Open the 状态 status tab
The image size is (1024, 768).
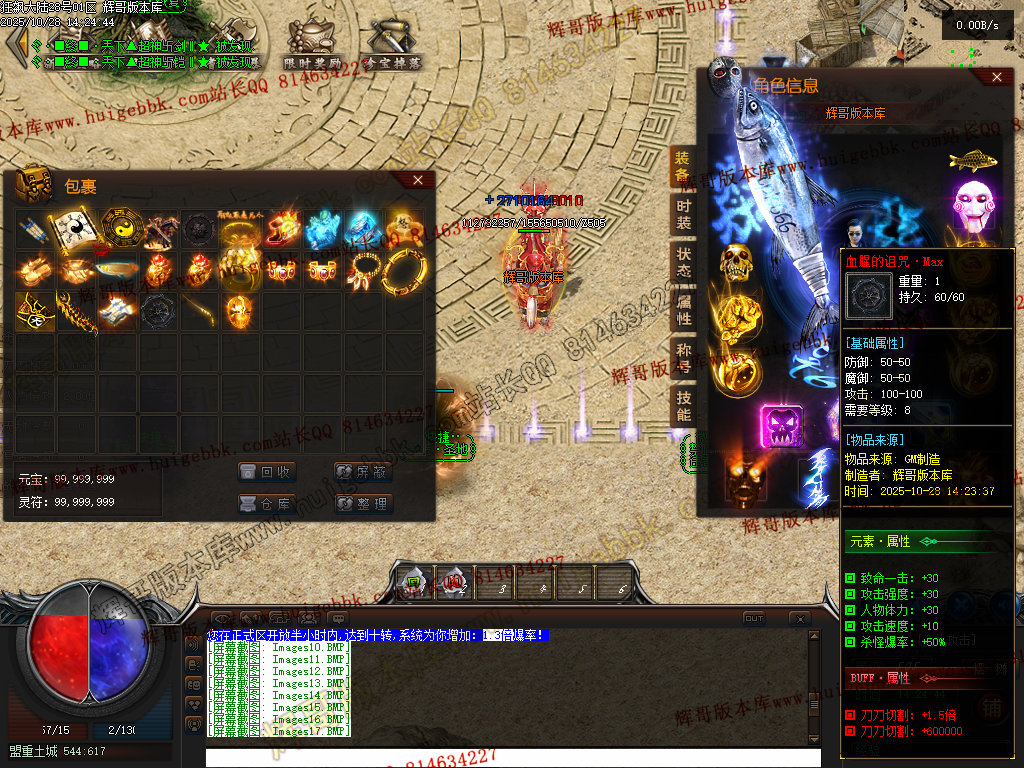683,263
